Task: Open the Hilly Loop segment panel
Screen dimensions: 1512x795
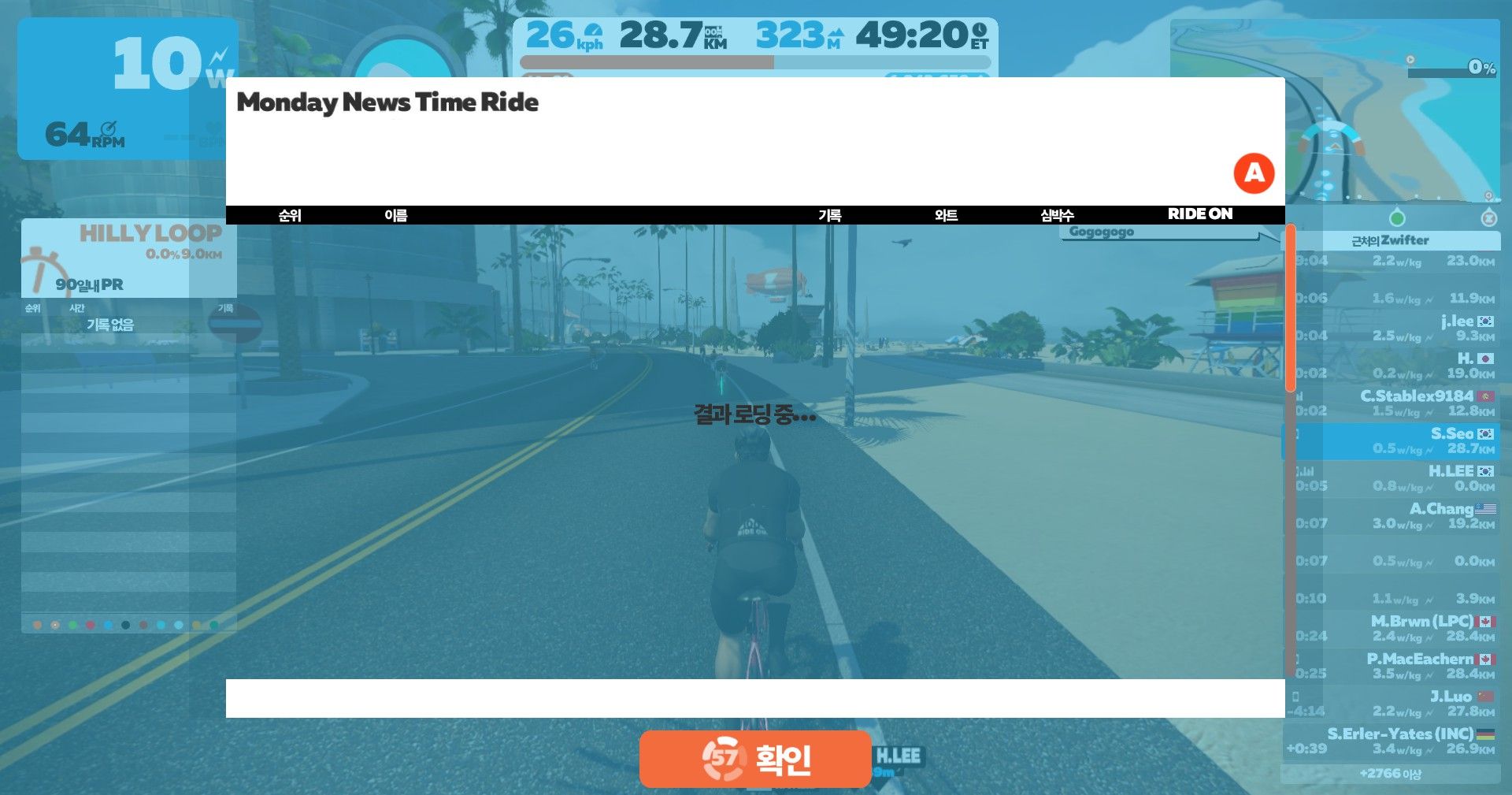Action: pos(129,257)
